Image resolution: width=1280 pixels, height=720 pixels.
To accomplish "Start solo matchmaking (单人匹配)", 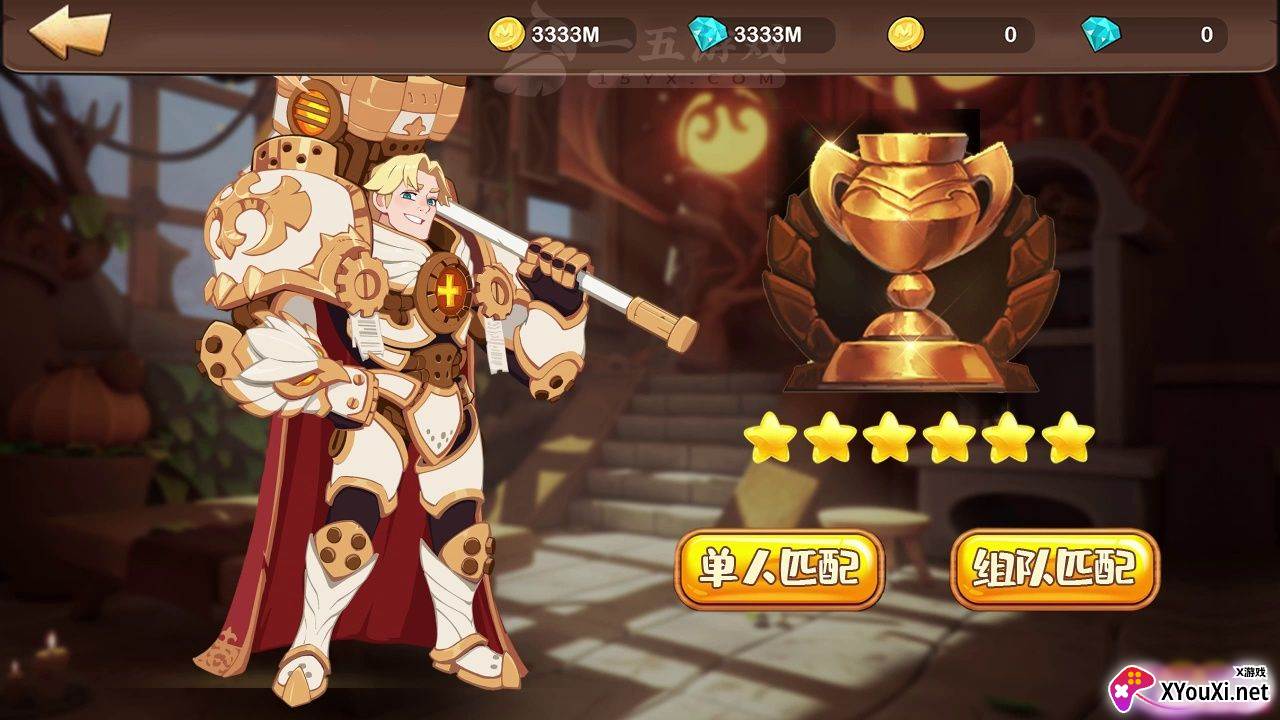I will point(780,569).
